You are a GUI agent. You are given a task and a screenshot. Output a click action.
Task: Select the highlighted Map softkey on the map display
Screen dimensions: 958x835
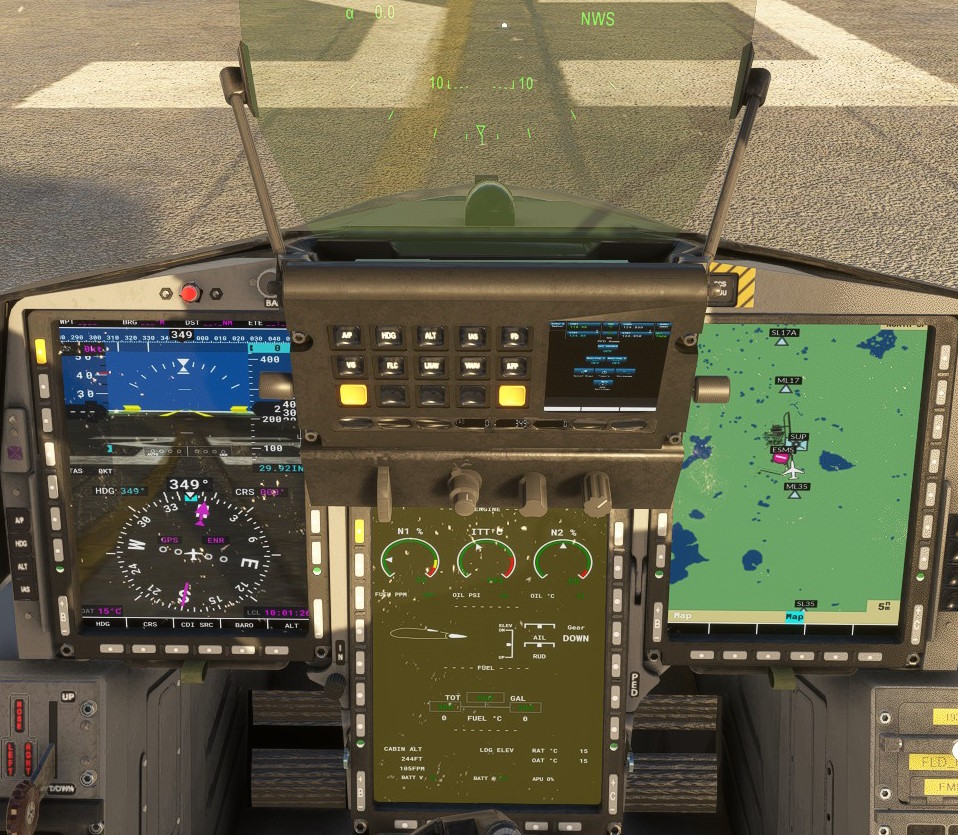795,617
